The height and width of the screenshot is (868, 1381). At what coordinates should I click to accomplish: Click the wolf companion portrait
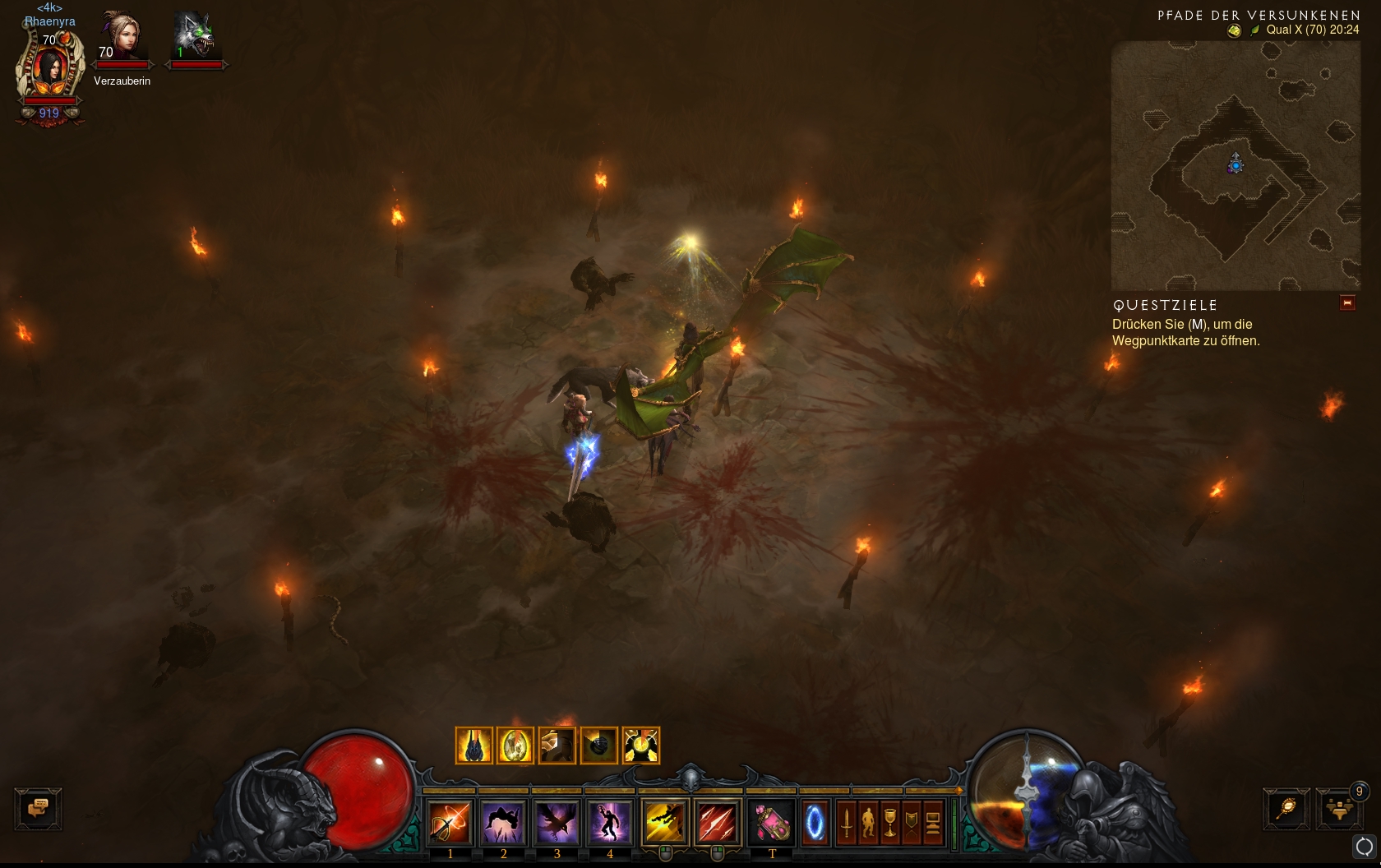[195, 37]
